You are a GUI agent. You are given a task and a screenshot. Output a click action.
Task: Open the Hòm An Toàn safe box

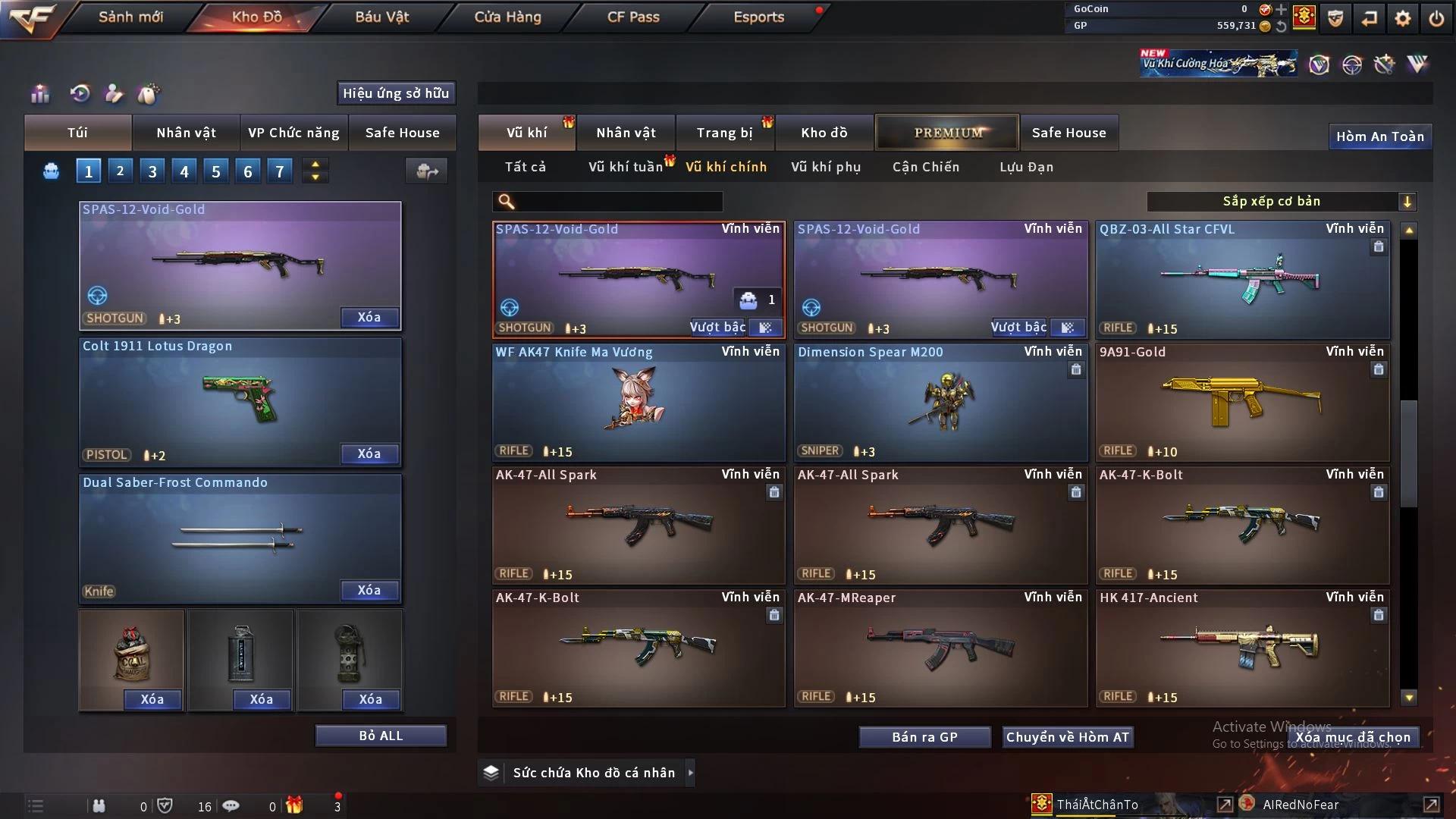(x=1379, y=136)
